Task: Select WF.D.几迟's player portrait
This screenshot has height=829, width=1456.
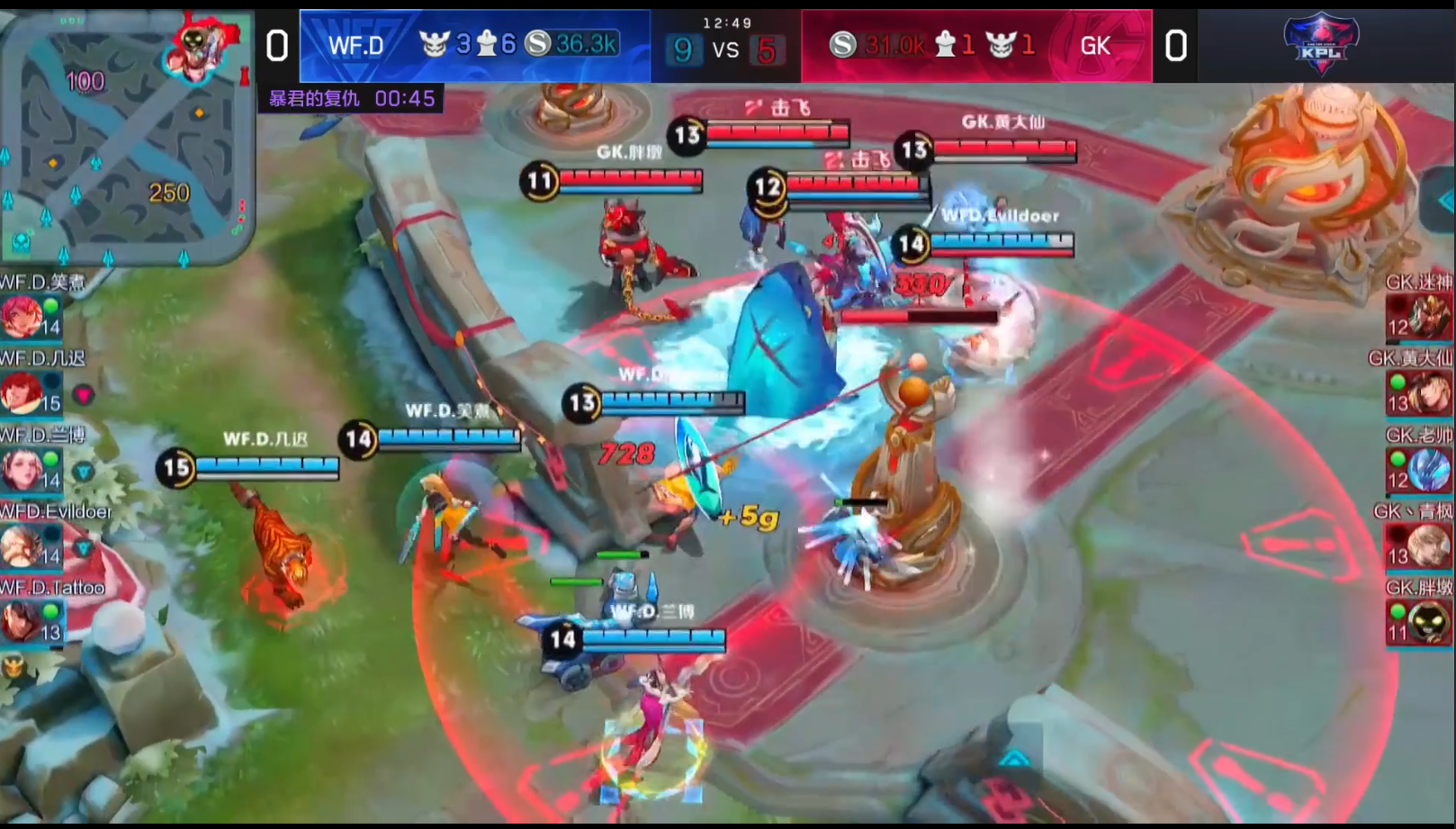Action: 22,392
